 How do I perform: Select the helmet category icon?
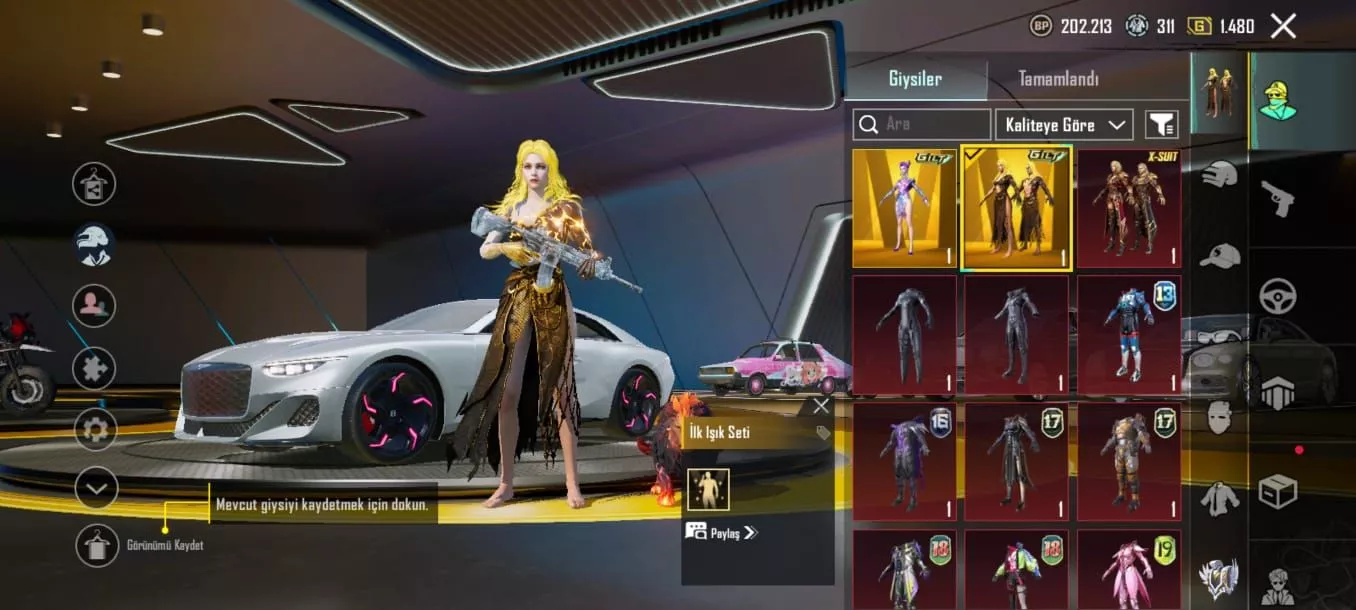[x=1219, y=174]
